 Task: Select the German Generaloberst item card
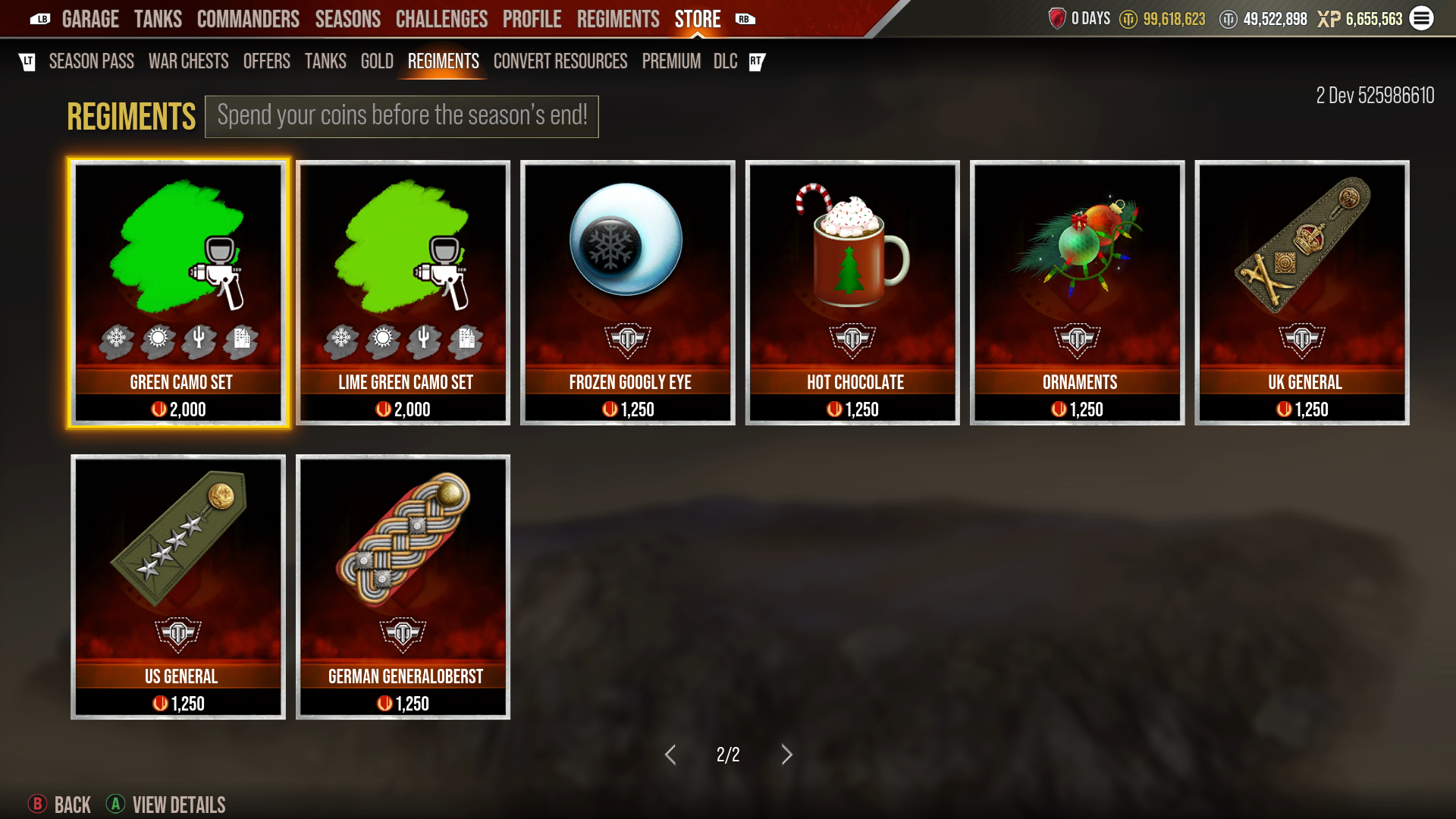tap(403, 584)
